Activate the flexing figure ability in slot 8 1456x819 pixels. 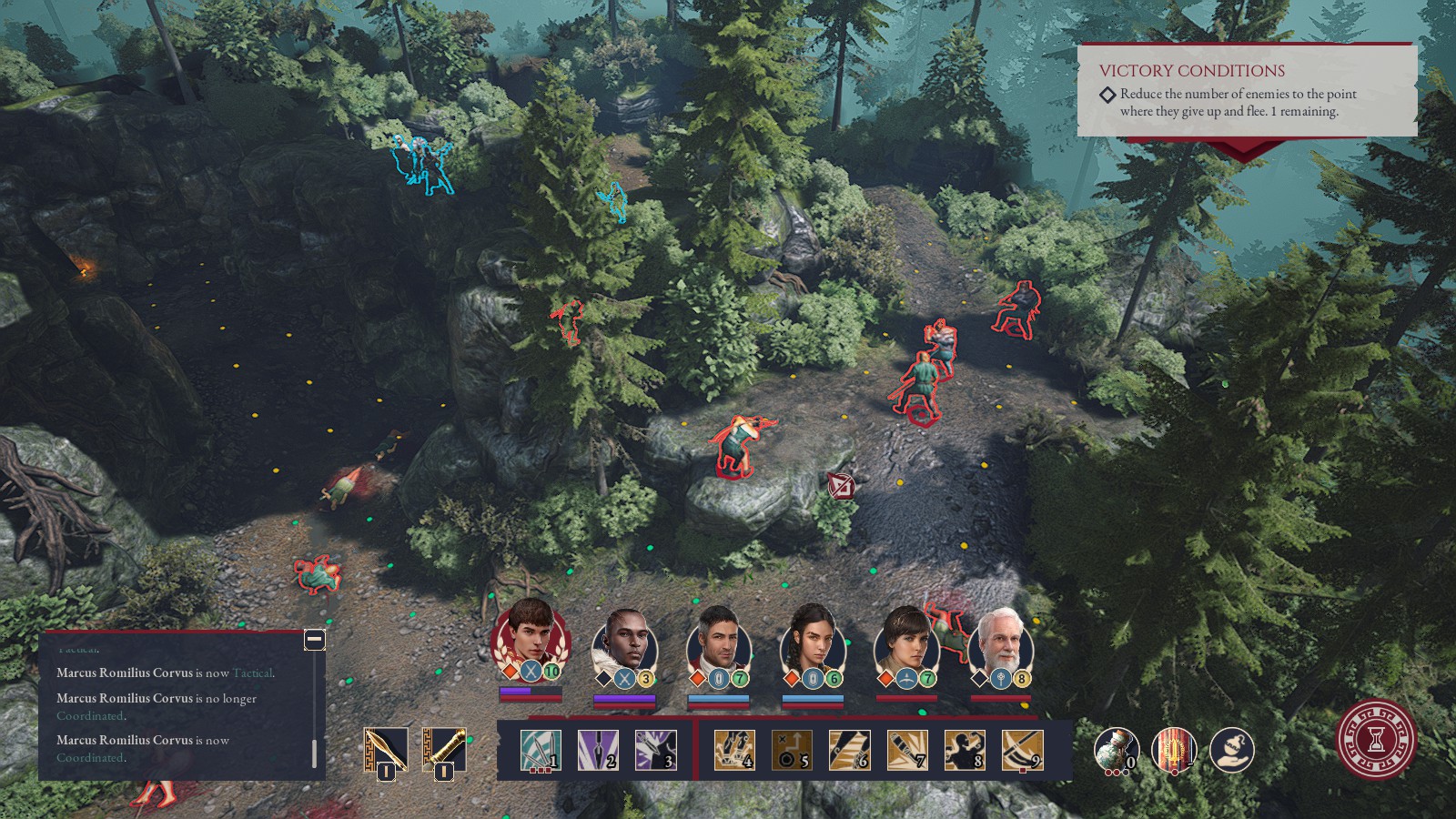pos(965,751)
